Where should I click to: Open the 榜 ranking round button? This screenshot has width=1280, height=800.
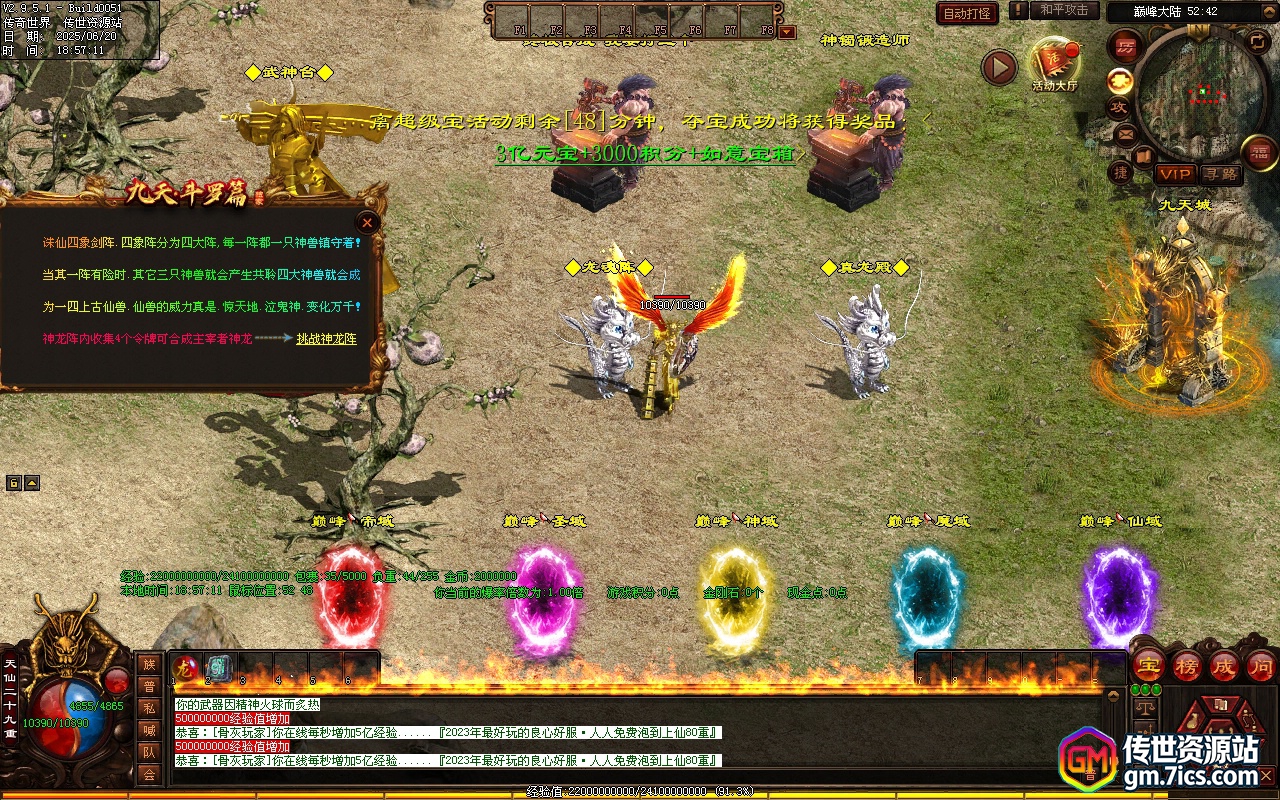(1187, 665)
